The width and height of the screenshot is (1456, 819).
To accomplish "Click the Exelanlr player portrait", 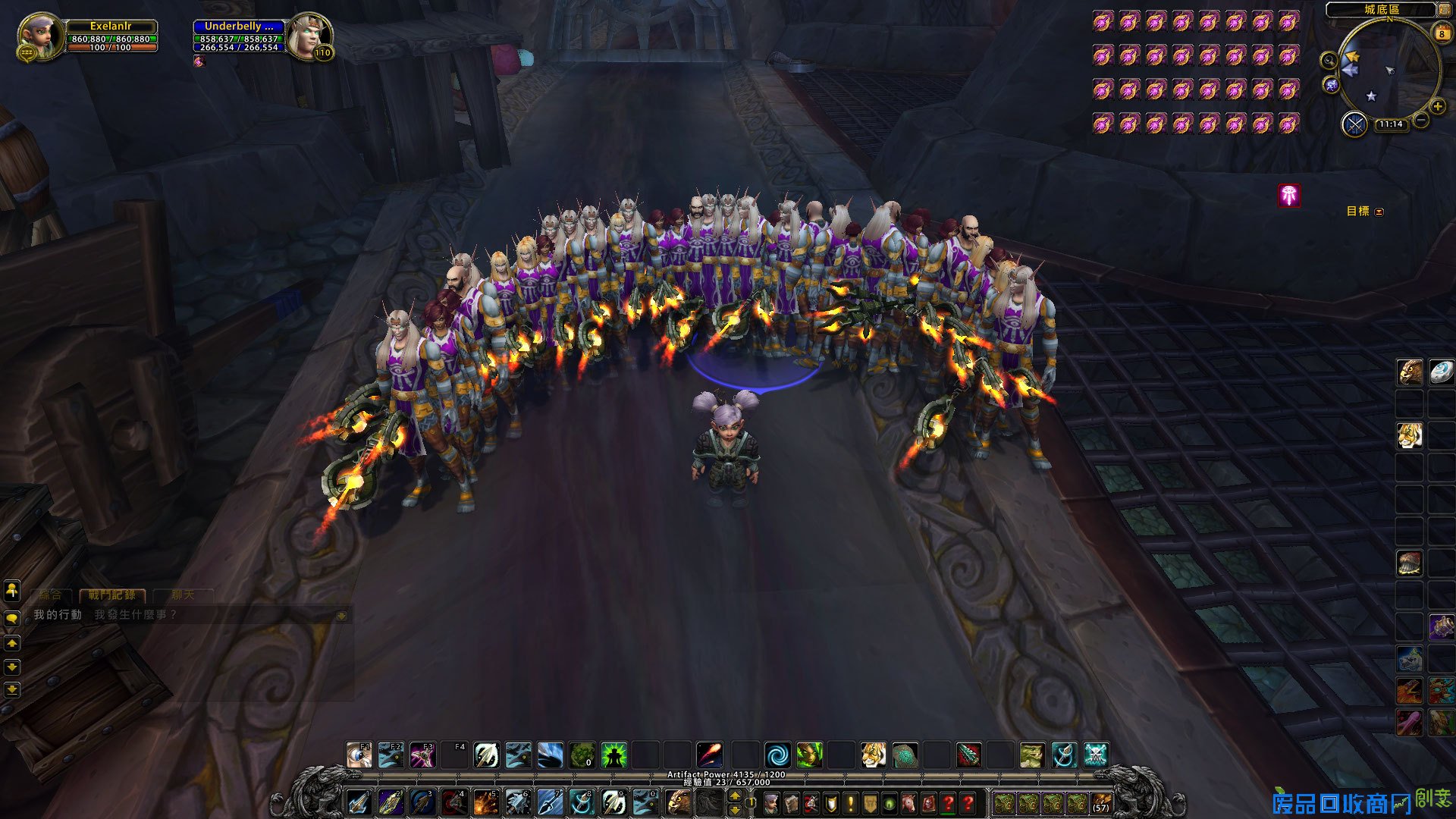I will click(39, 36).
